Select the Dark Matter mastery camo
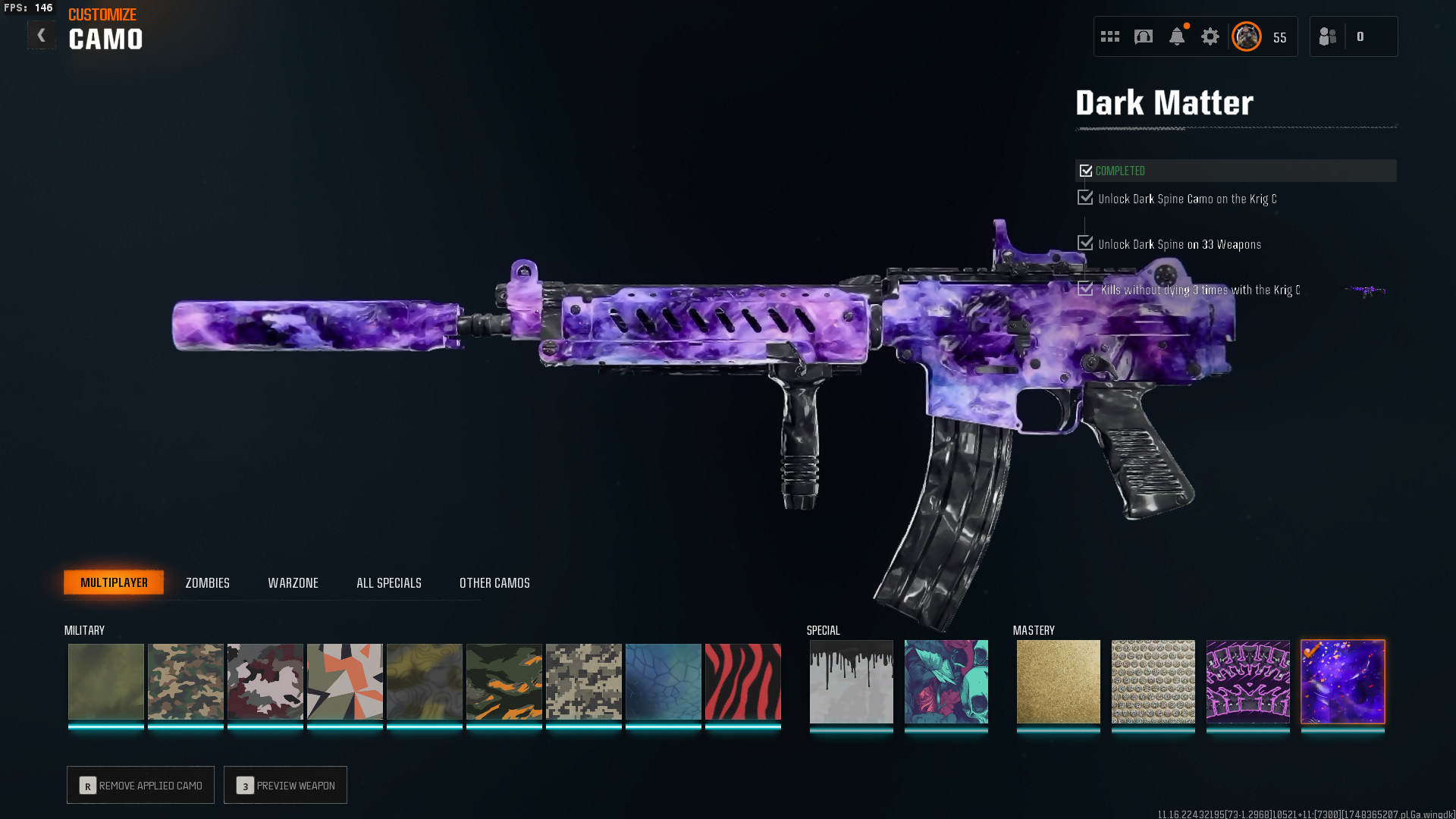 [x=1342, y=681]
